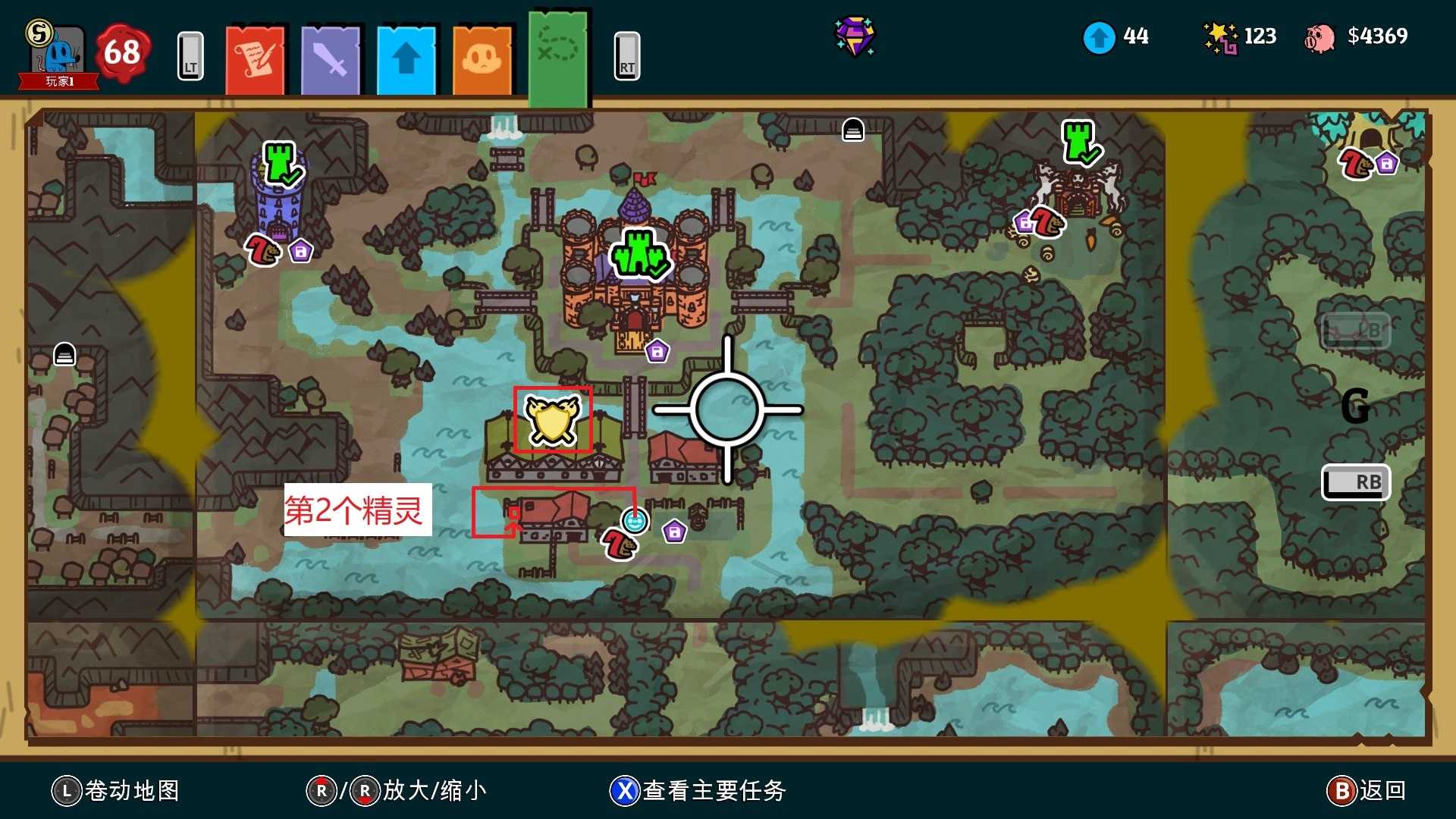Open the orange character face tab

coord(483,57)
